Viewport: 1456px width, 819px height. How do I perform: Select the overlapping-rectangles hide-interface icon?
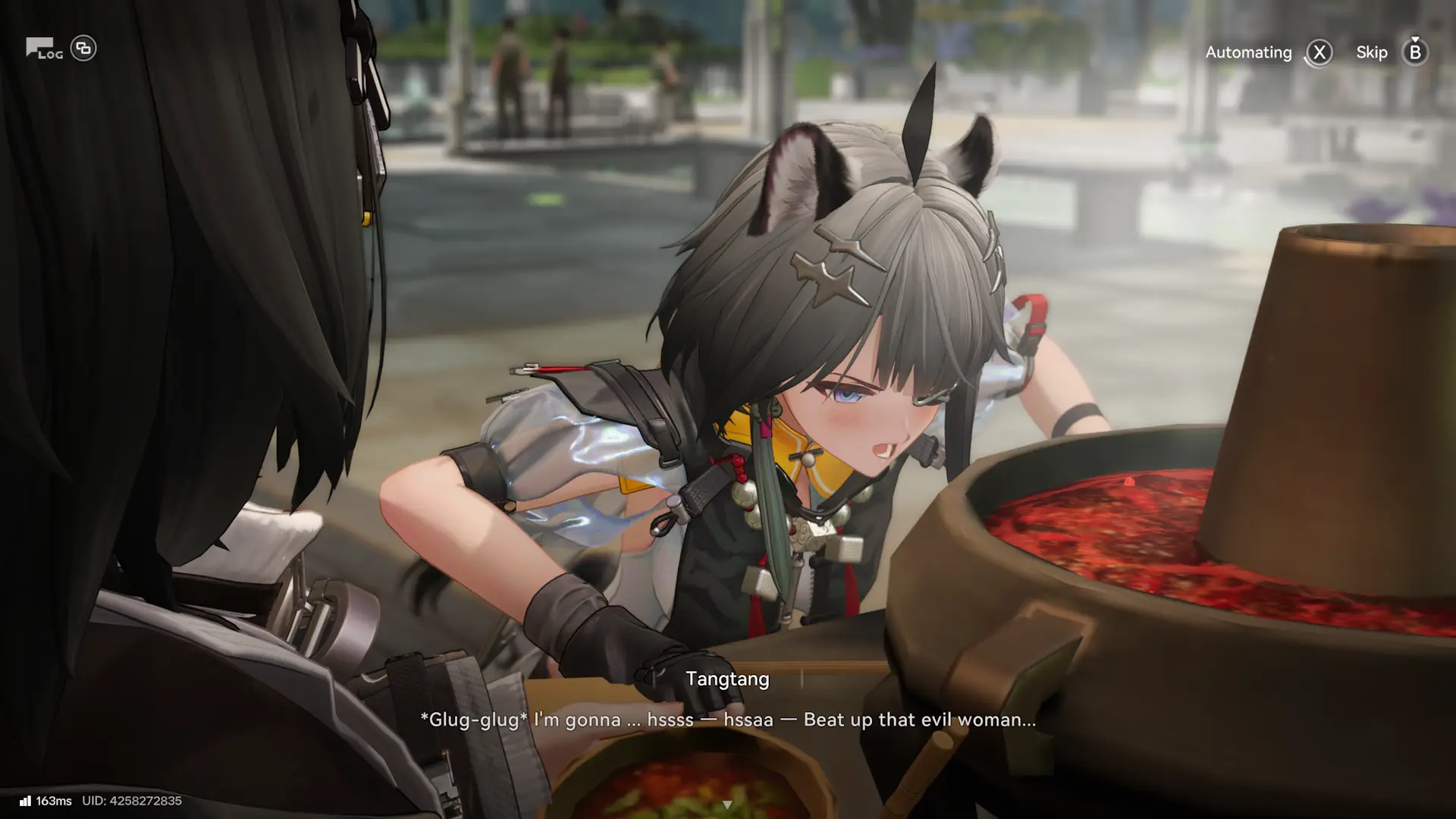pos(83,47)
